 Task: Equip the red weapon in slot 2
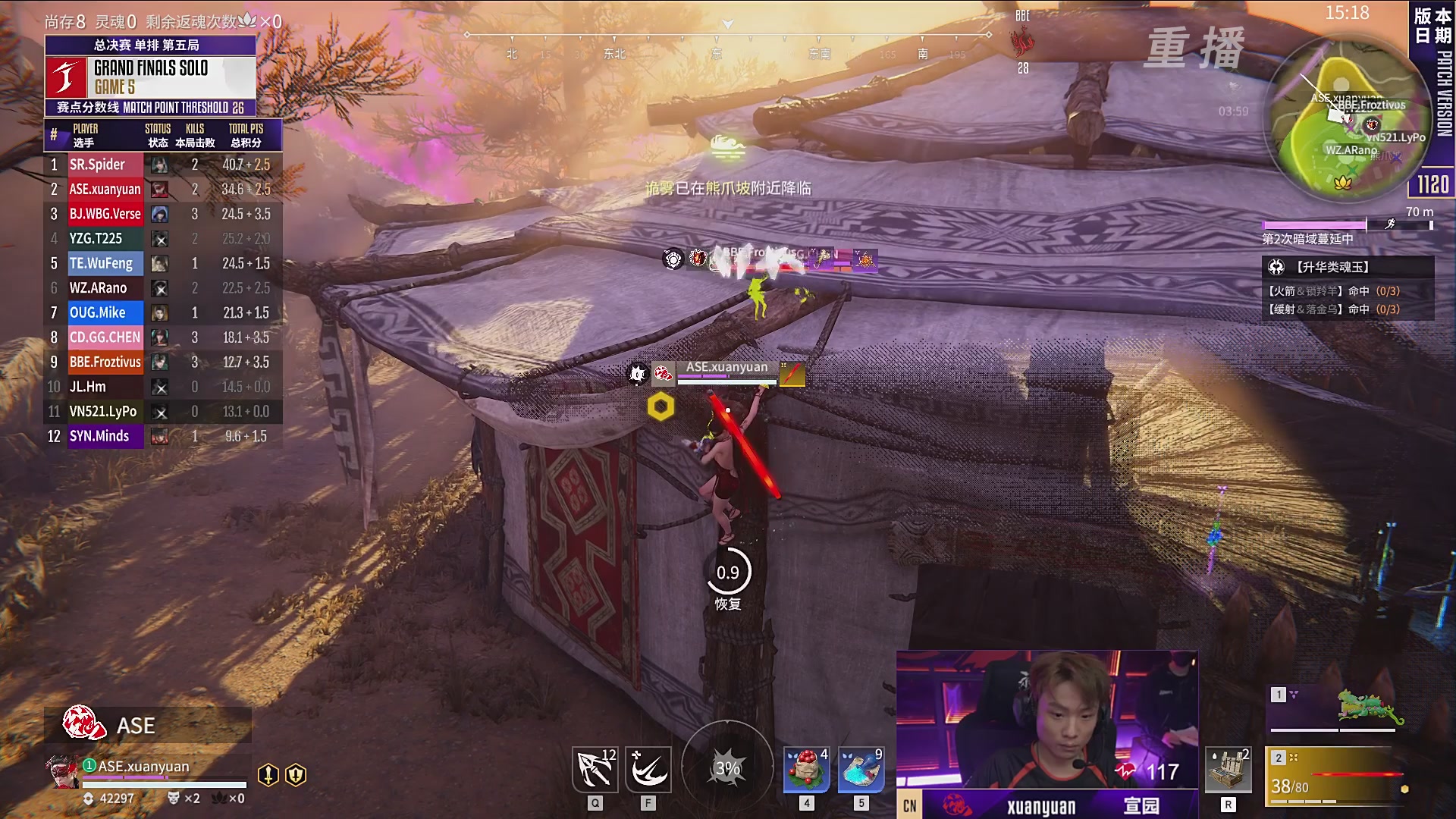coord(1336,775)
